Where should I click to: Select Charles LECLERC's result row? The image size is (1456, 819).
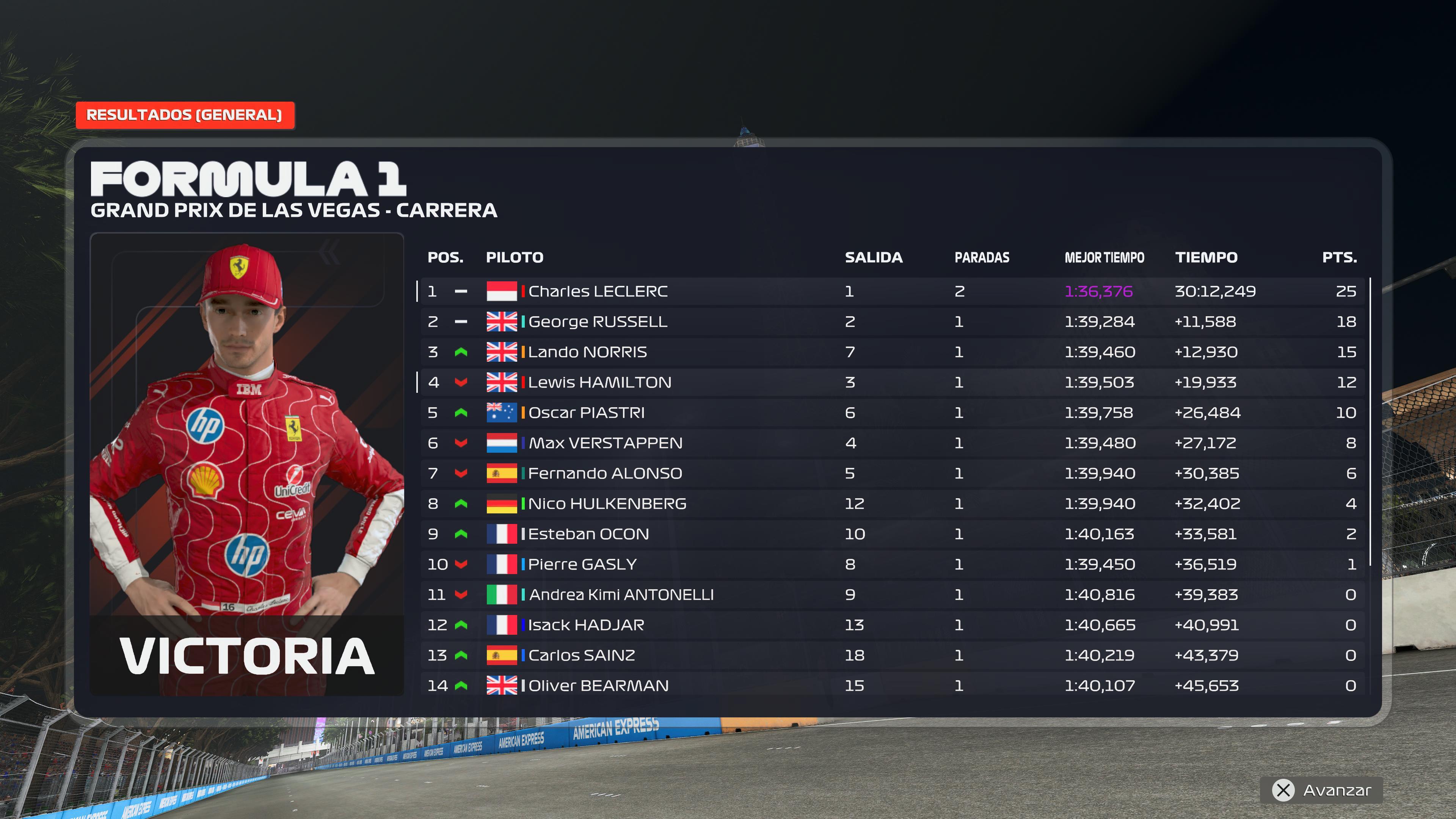click(x=598, y=291)
